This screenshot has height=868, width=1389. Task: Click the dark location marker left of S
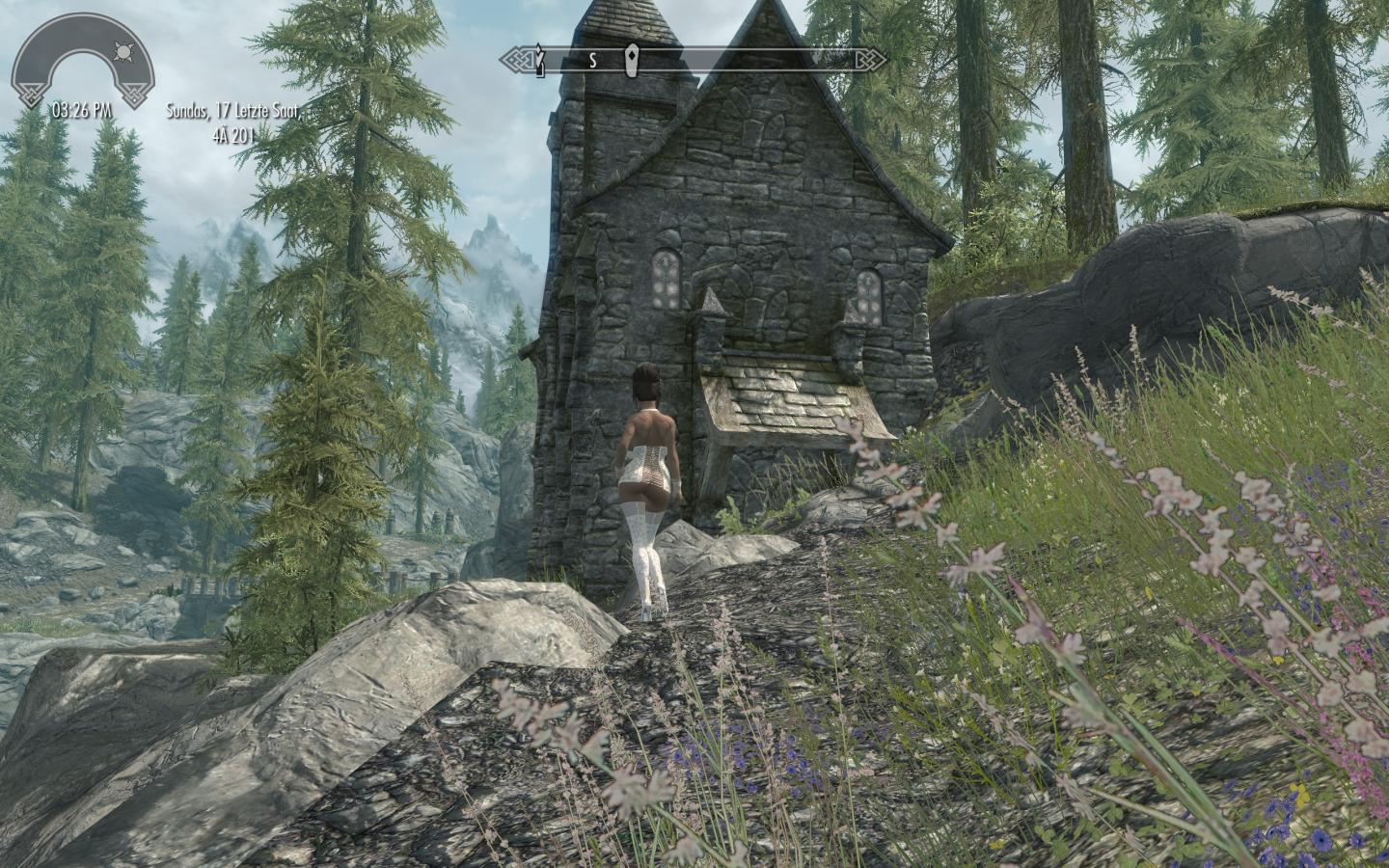pyautogui.click(x=540, y=60)
